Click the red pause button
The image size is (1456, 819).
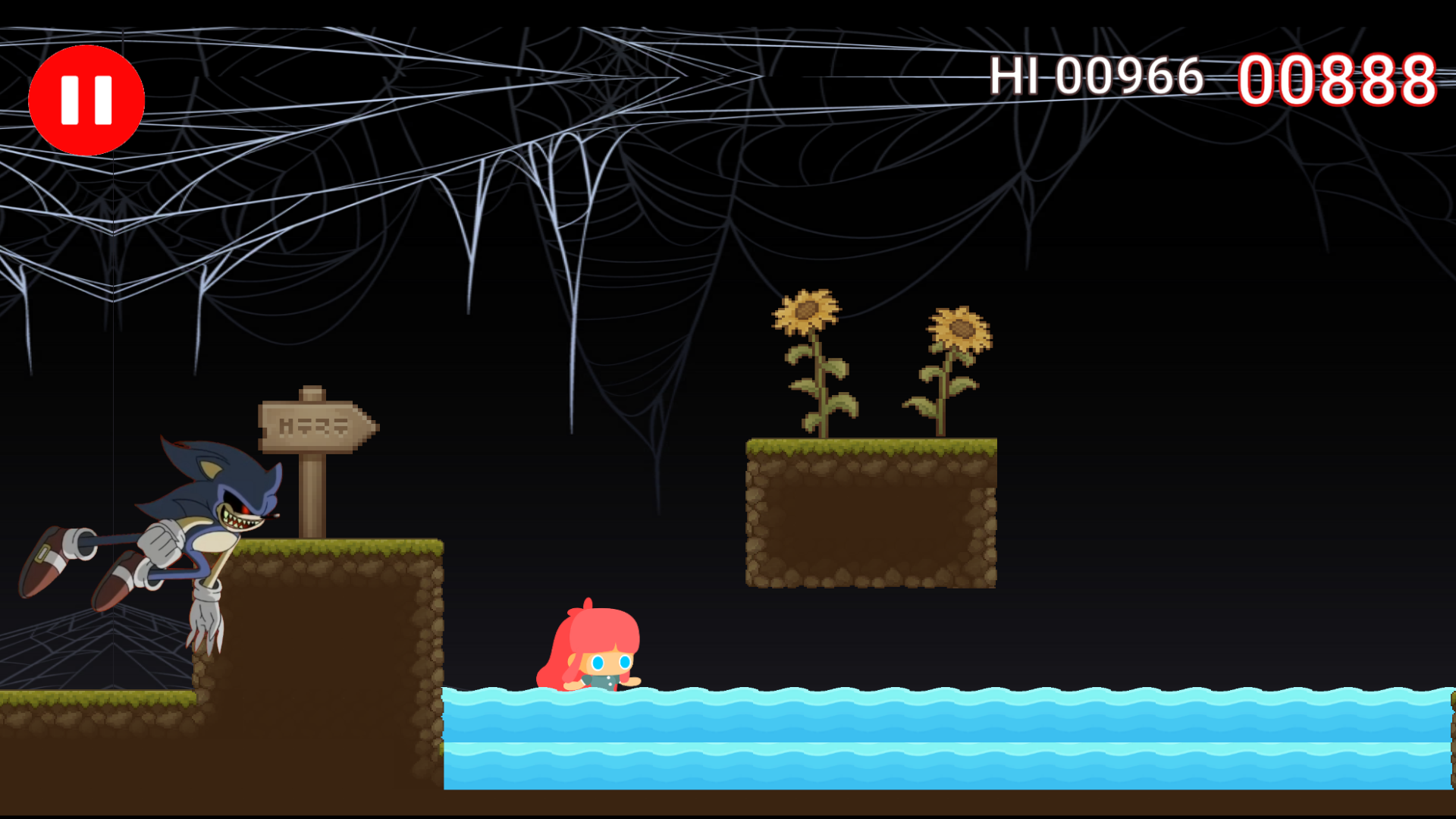click(86, 99)
